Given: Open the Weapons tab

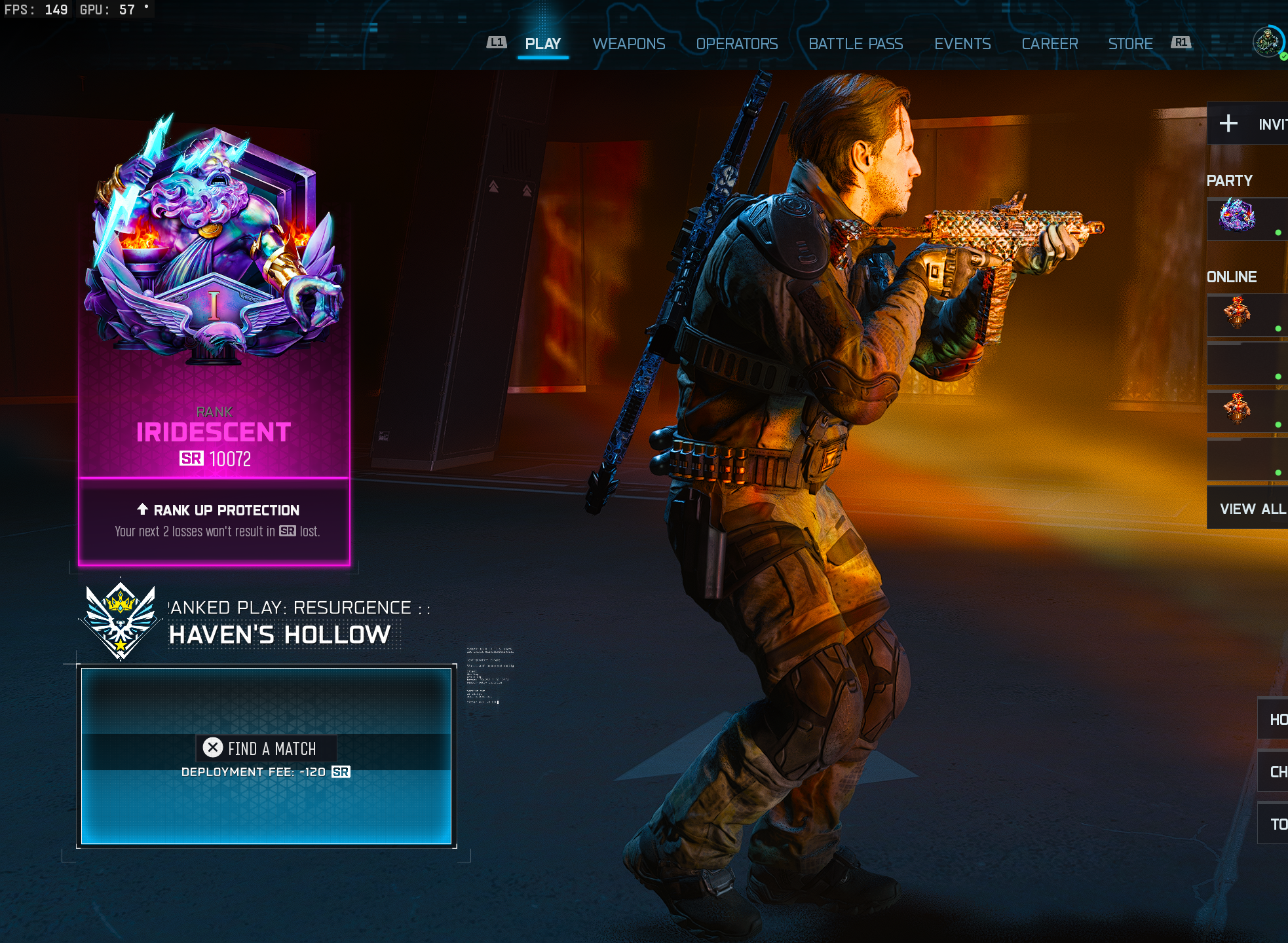Looking at the screenshot, I should (628, 44).
